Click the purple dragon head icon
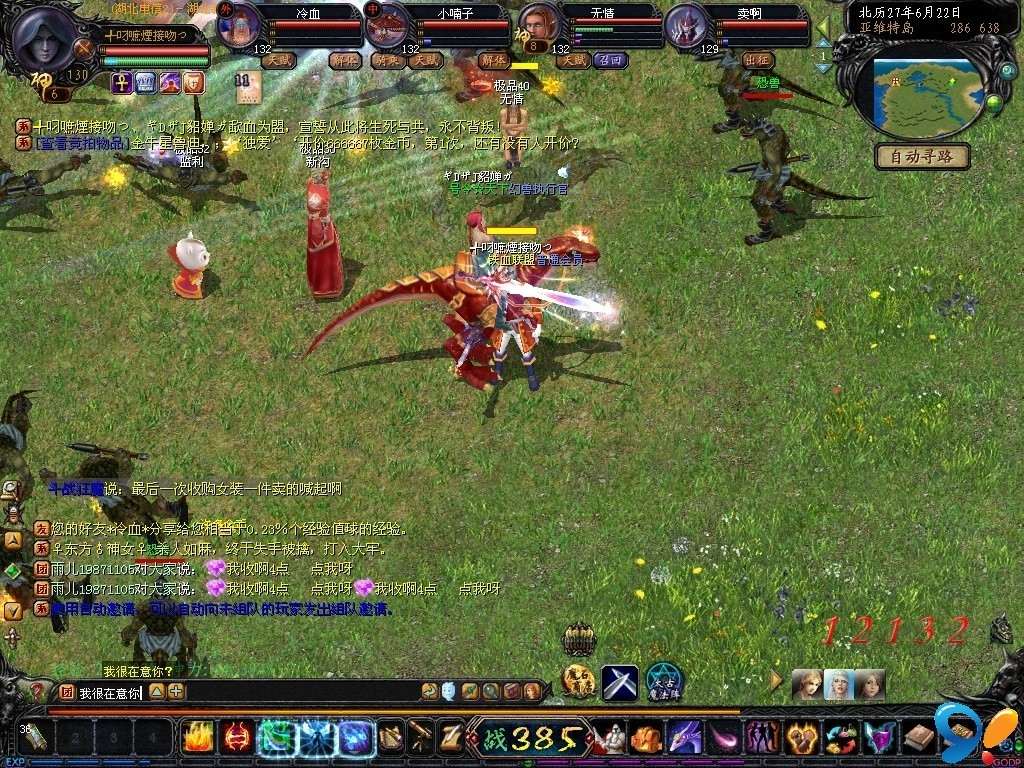 tap(685, 739)
